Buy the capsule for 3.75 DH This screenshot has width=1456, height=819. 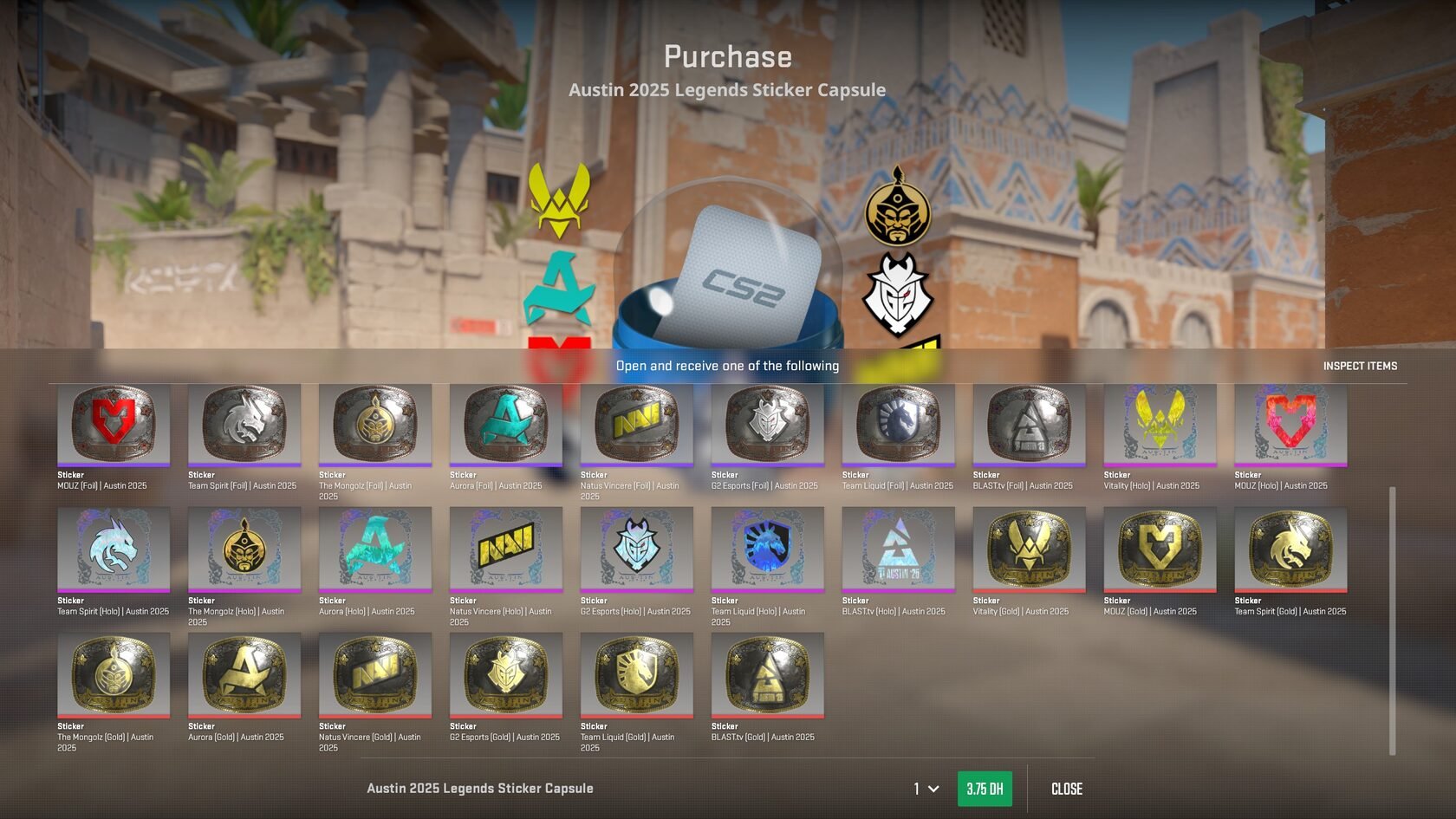point(984,789)
